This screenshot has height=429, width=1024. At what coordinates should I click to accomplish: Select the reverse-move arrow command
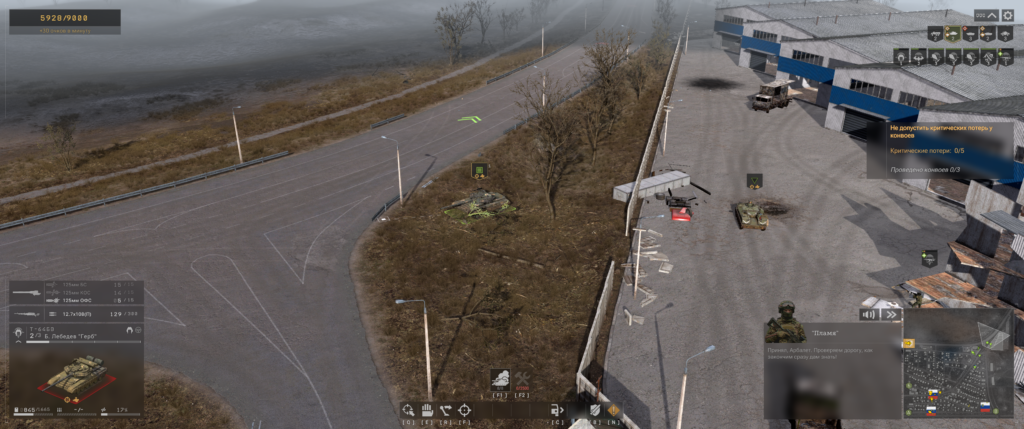(445, 409)
